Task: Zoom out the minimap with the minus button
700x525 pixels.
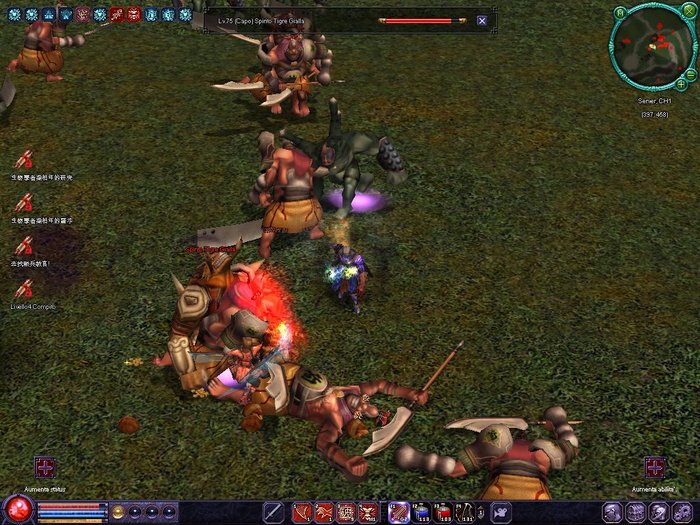Action: [x=691, y=72]
